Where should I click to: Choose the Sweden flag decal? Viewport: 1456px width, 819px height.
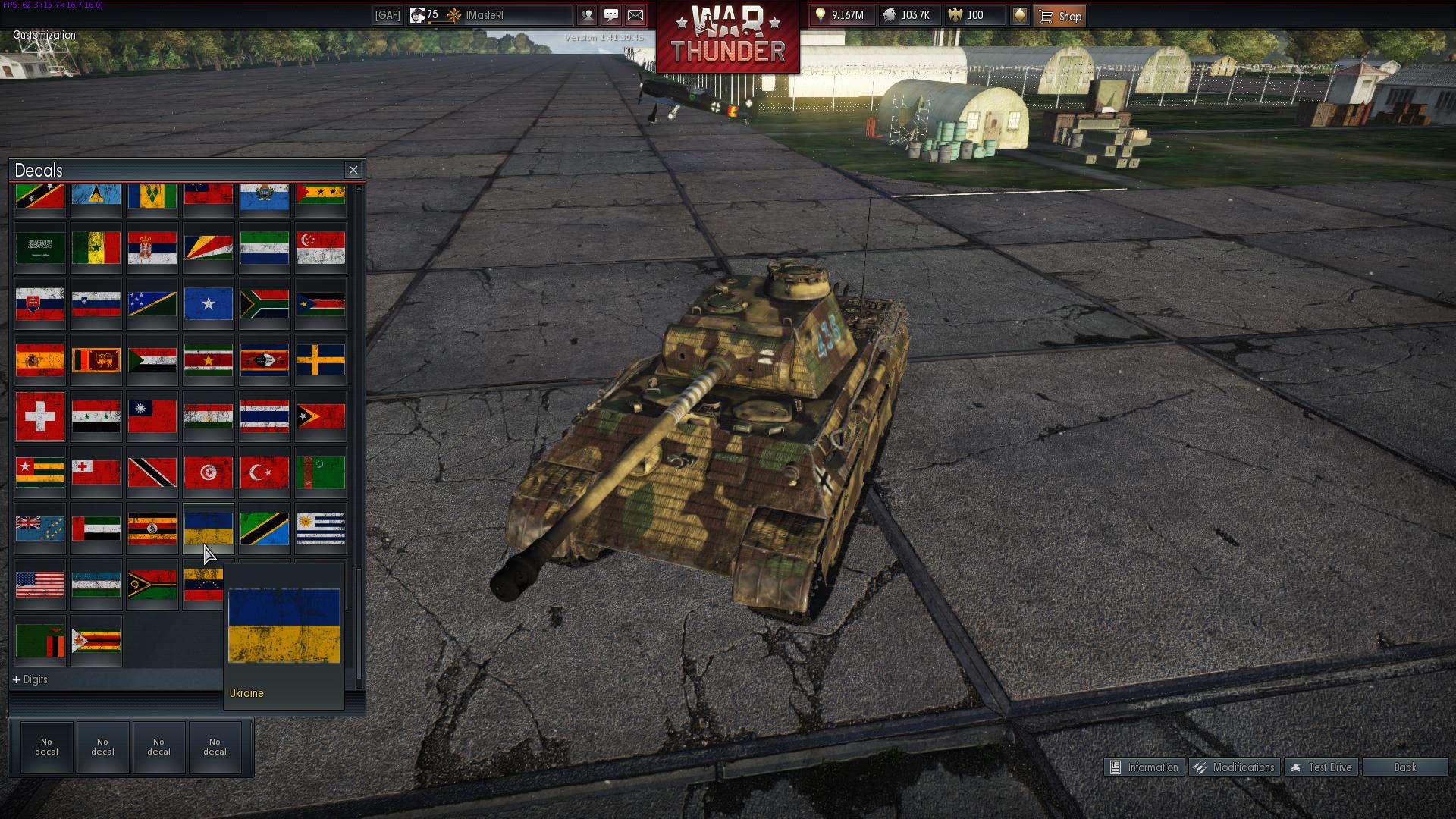[x=321, y=359]
